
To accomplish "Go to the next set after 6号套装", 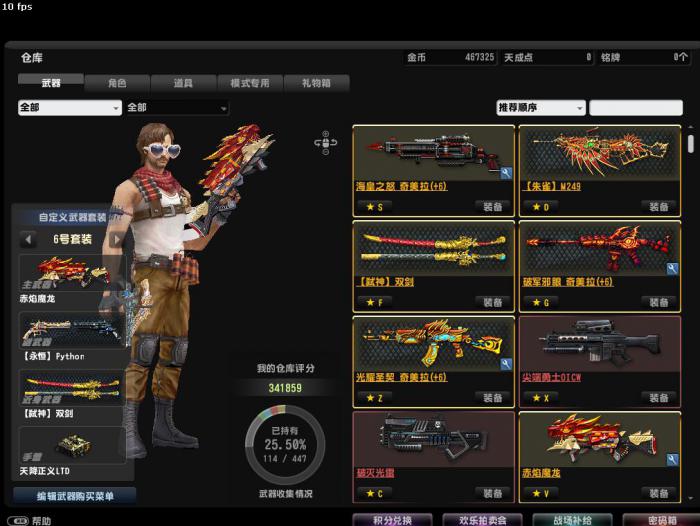I will tap(117, 240).
